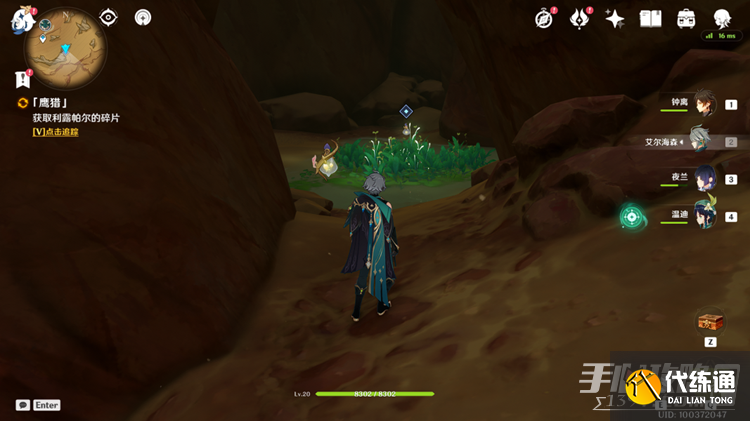Switch to party member 钟离

[x=706, y=103]
